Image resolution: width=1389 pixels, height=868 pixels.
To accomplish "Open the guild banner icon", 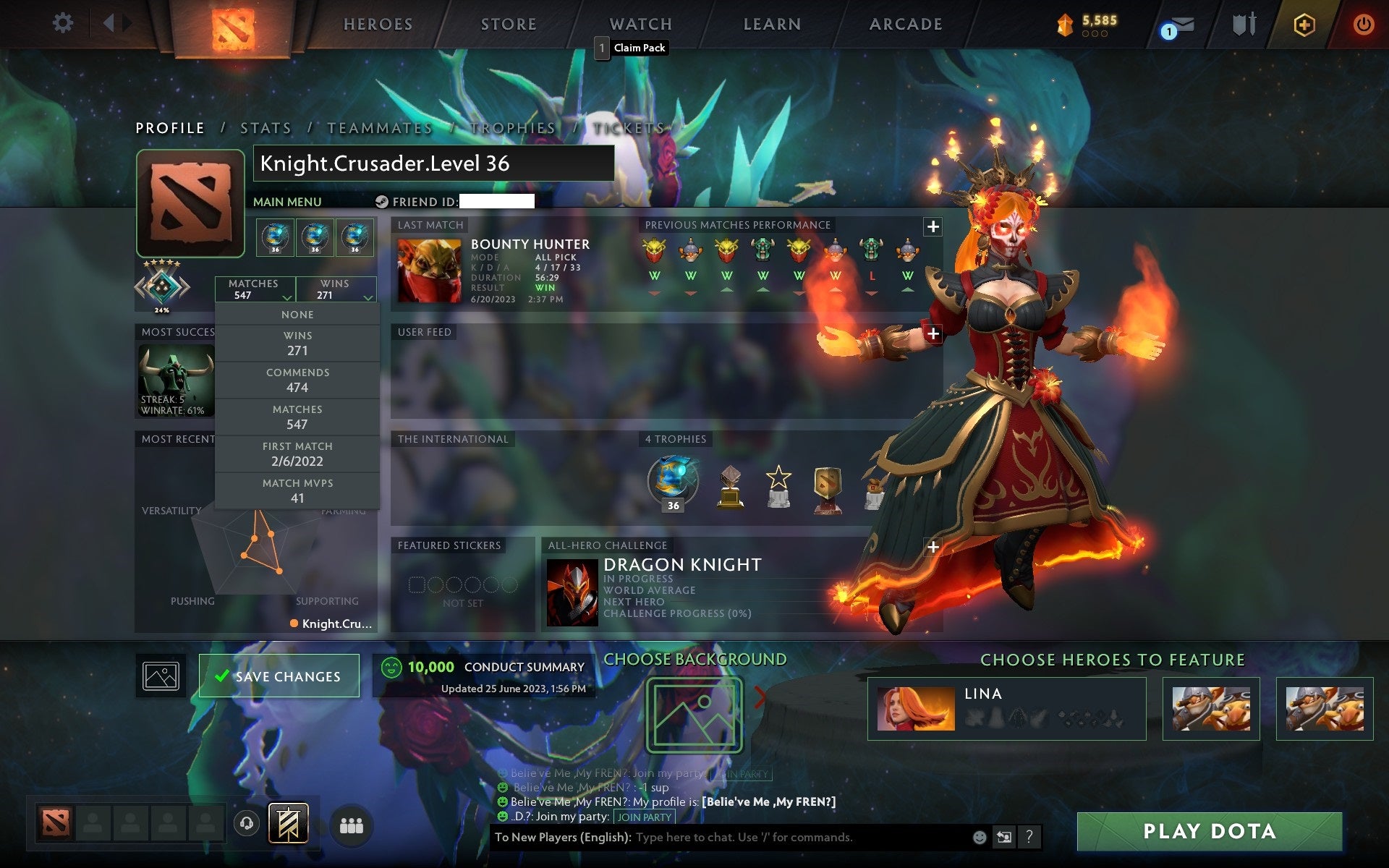I will pos(288,822).
